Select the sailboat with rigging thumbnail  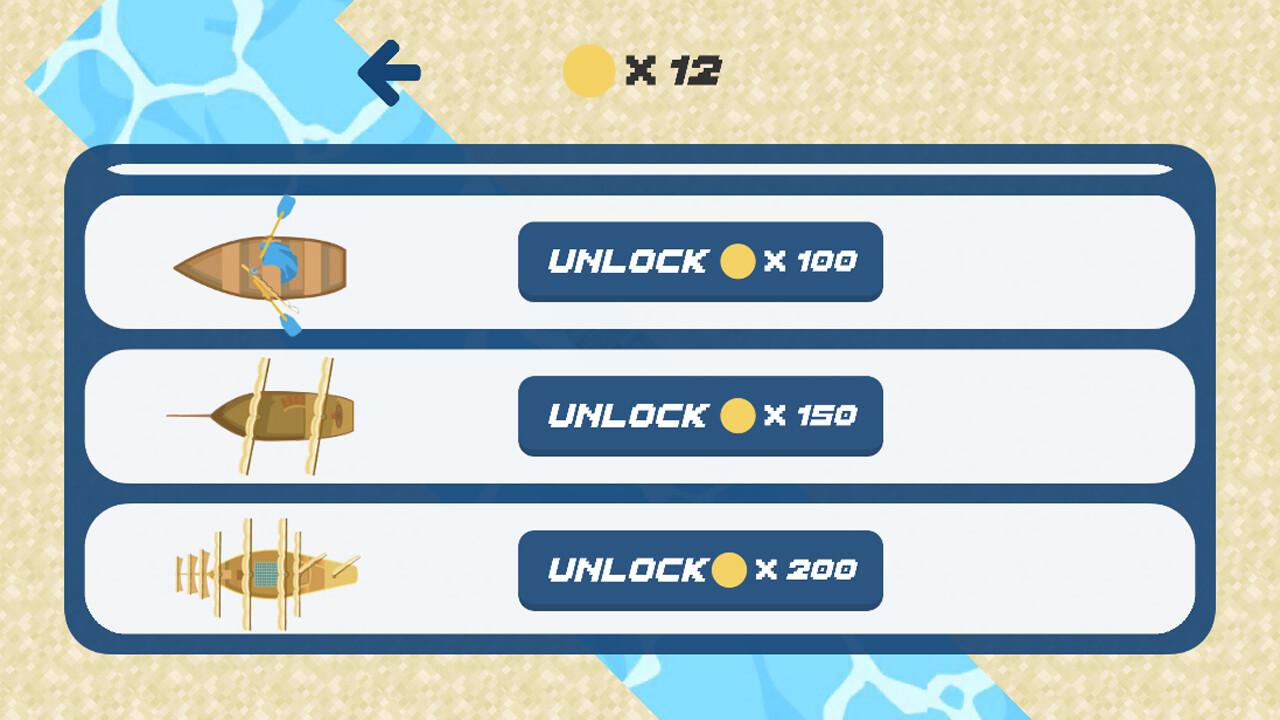[275, 415]
